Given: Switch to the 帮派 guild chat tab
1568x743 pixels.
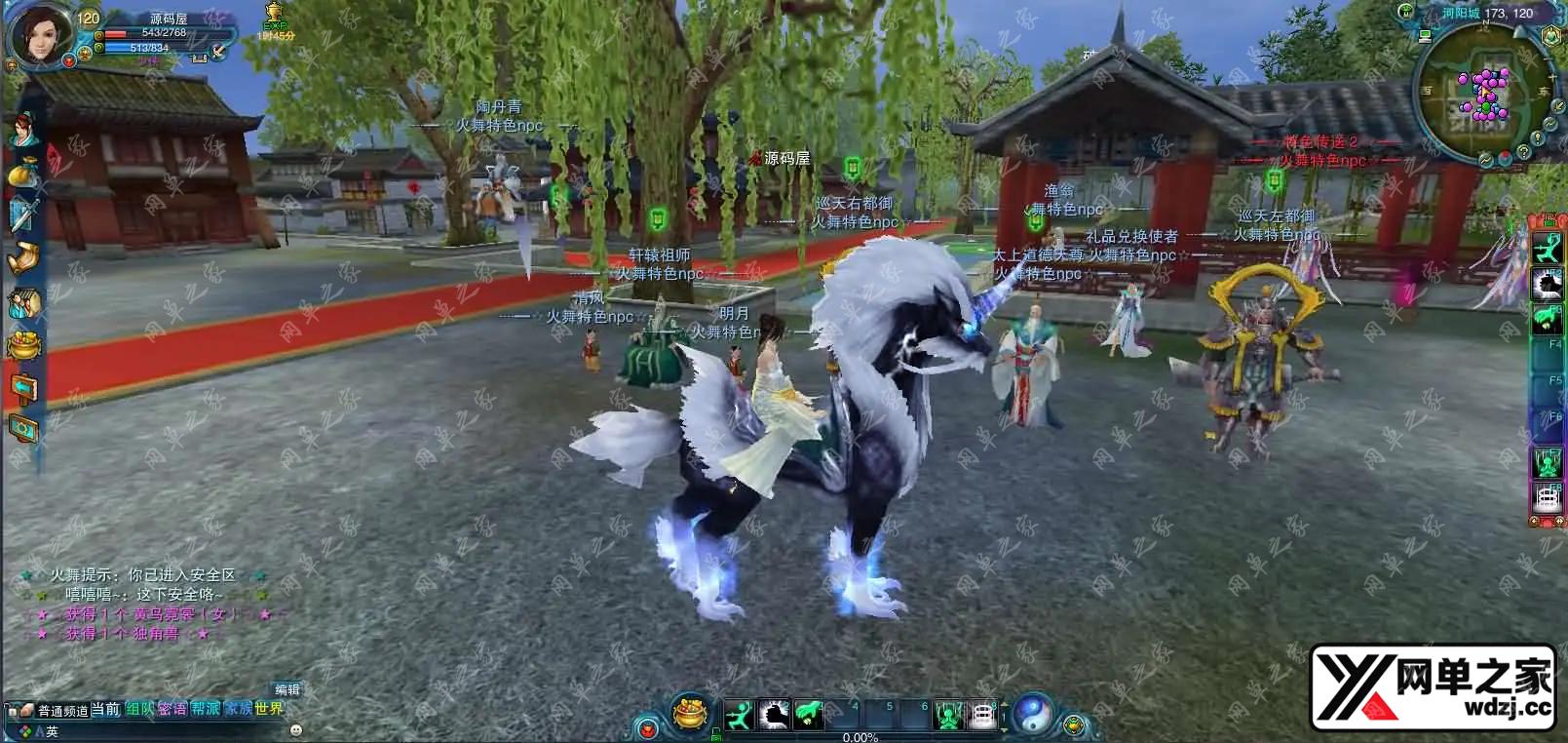Looking at the screenshot, I should pyautogui.click(x=205, y=709).
